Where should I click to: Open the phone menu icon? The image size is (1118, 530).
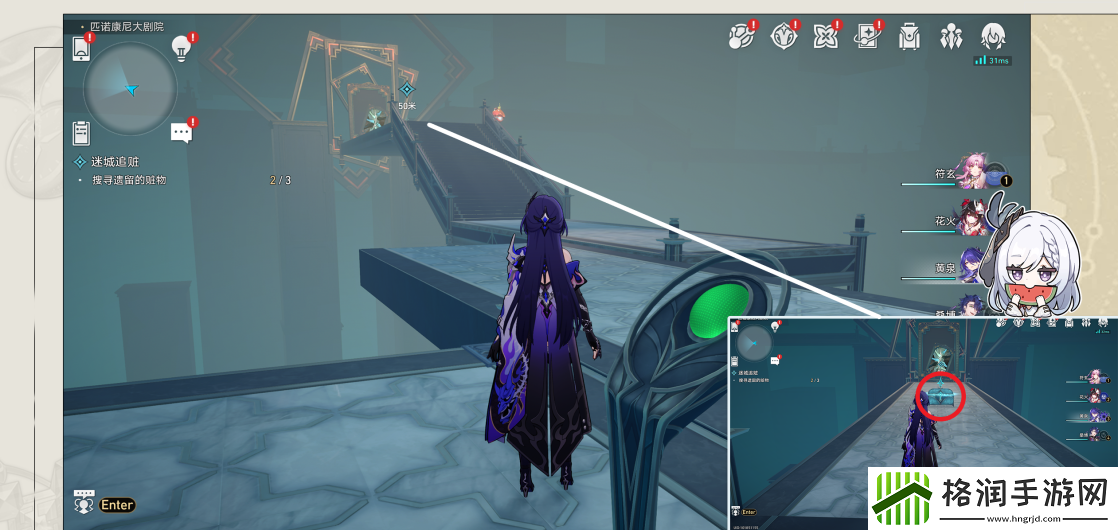[82, 47]
